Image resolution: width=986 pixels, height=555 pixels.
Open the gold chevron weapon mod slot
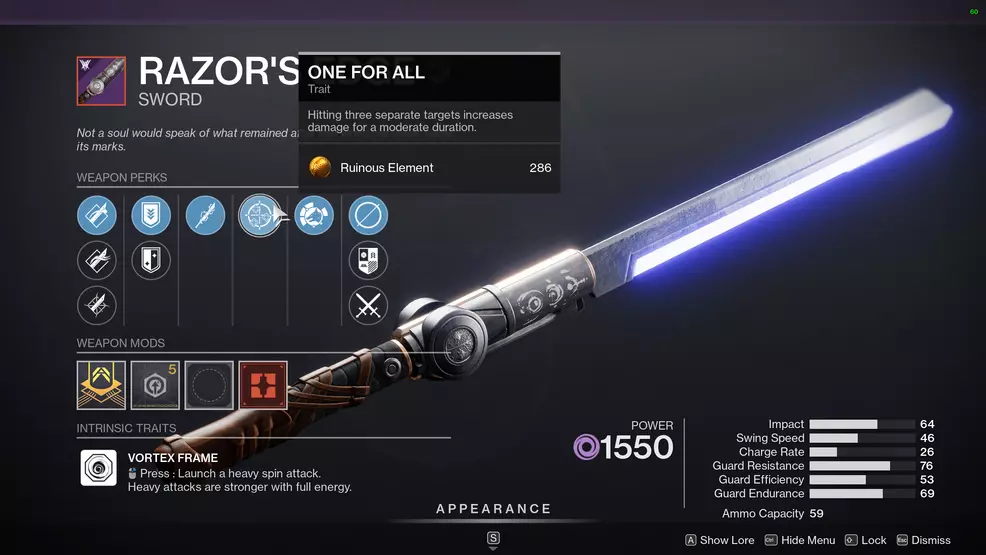click(x=102, y=385)
